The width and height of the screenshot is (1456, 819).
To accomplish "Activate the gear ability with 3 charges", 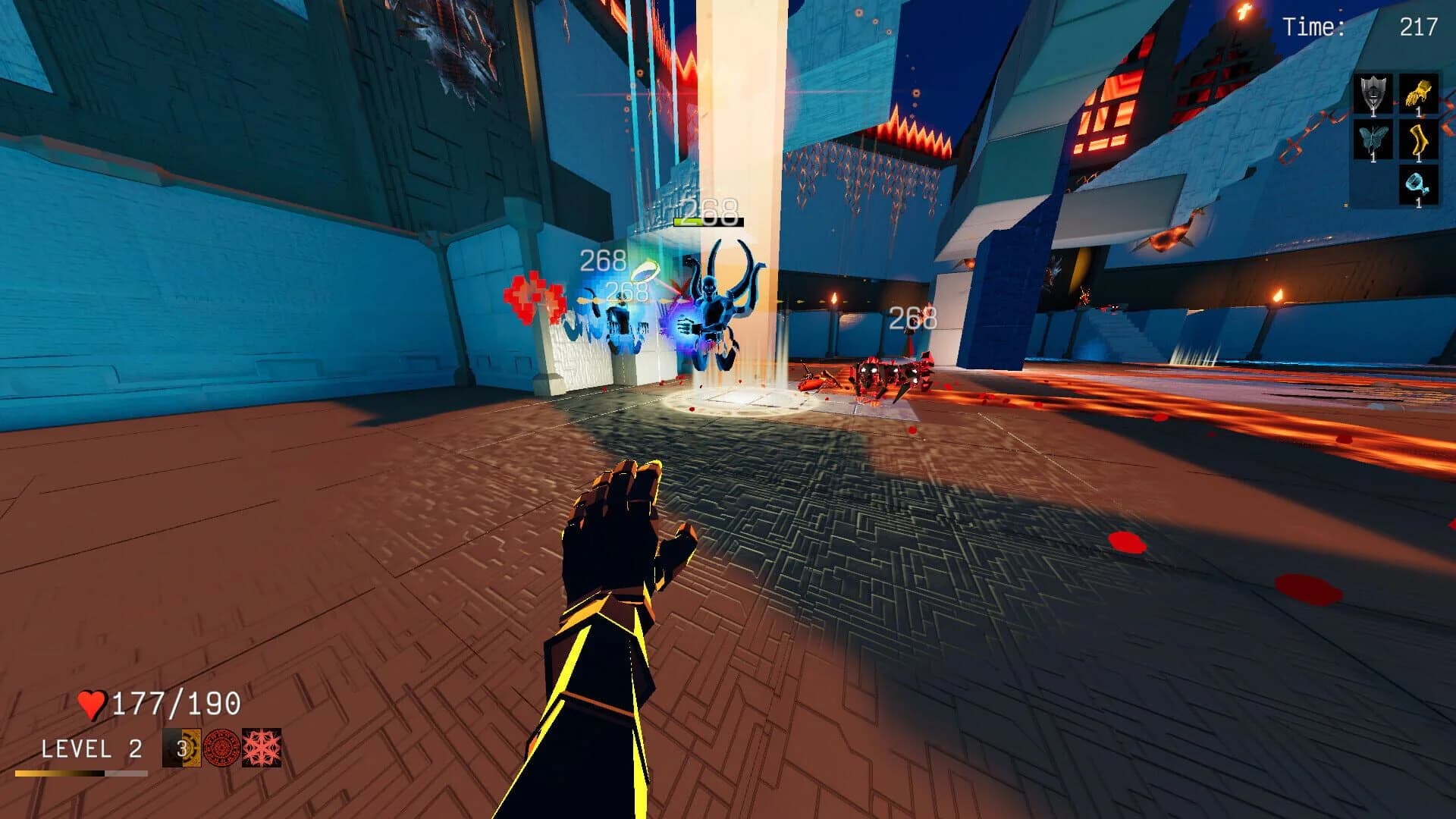I will (182, 748).
